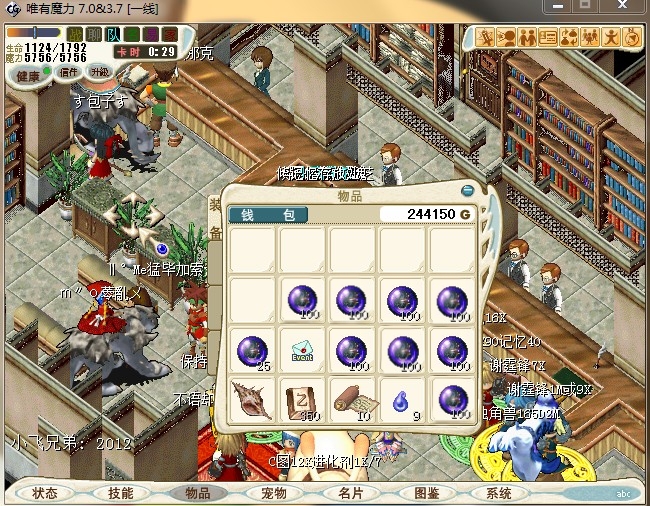Open the 技能 skills menu
The image size is (650, 506).
(x=121, y=493)
